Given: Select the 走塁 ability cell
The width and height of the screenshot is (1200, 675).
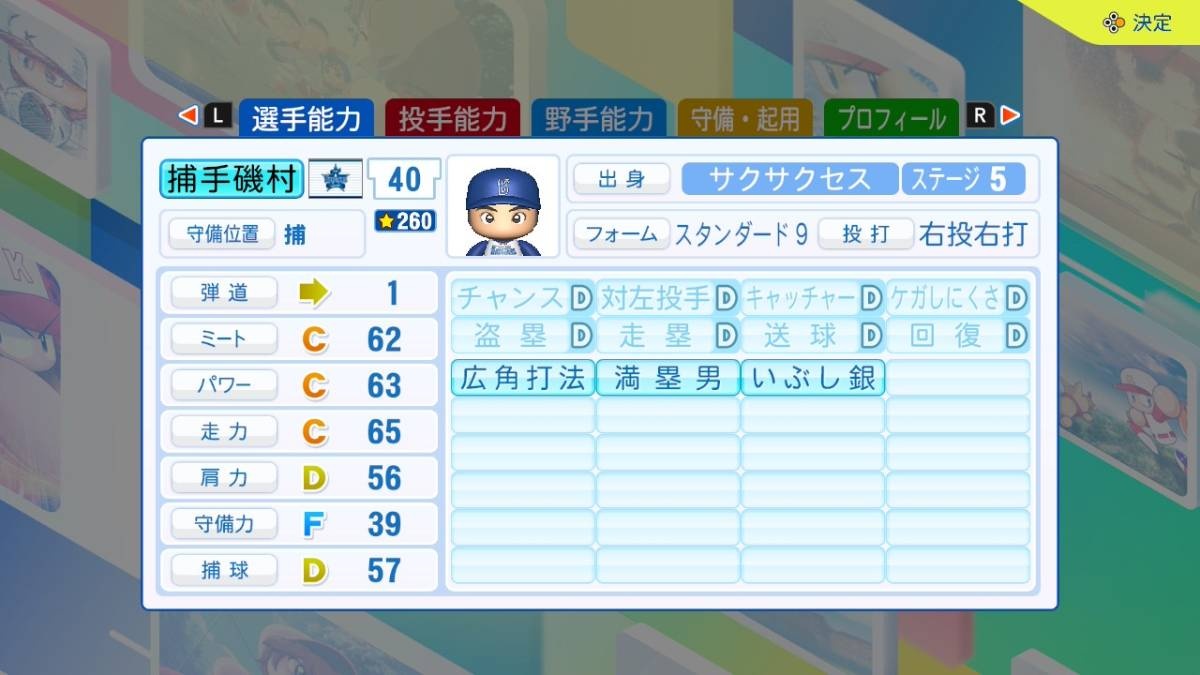Looking at the screenshot, I should coord(668,335).
